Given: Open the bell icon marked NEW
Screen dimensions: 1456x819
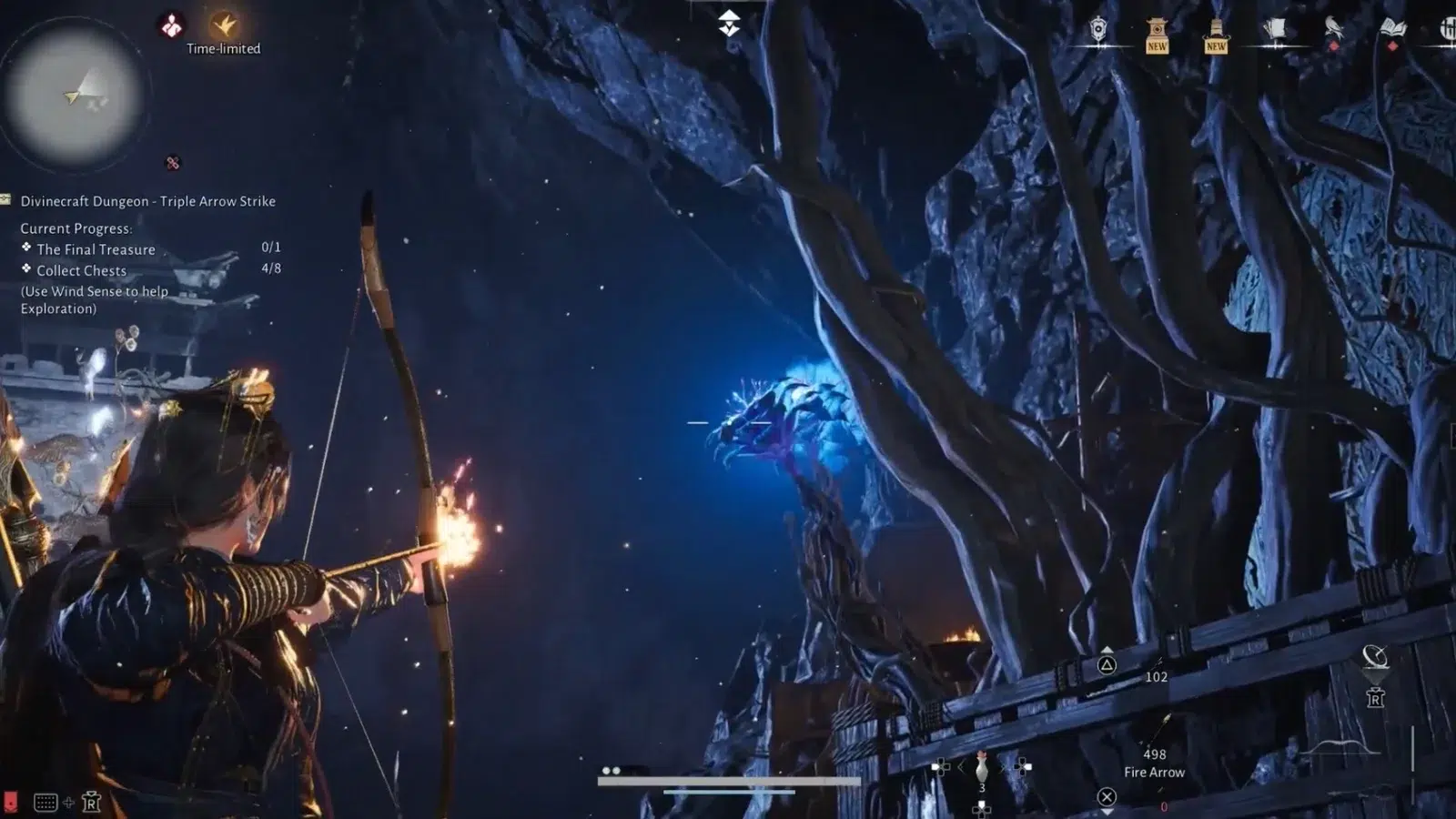Looking at the screenshot, I should click(1216, 35).
